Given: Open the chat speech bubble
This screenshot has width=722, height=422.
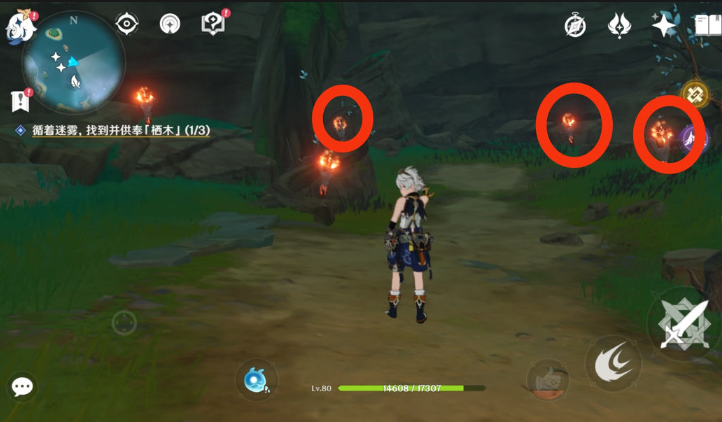Looking at the screenshot, I should (22, 387).
